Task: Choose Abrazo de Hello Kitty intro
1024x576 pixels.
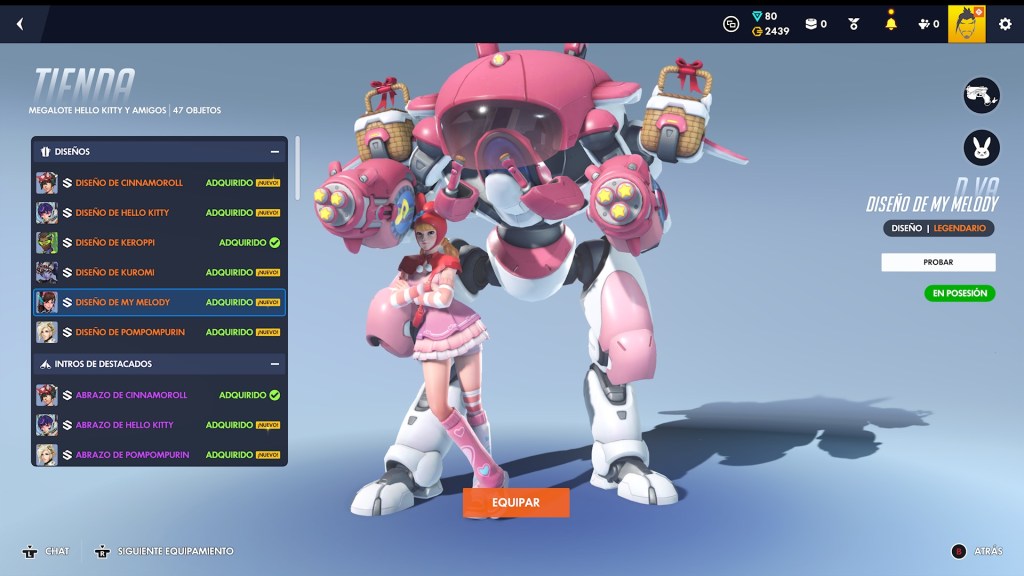Action: [x=159, y=425]
